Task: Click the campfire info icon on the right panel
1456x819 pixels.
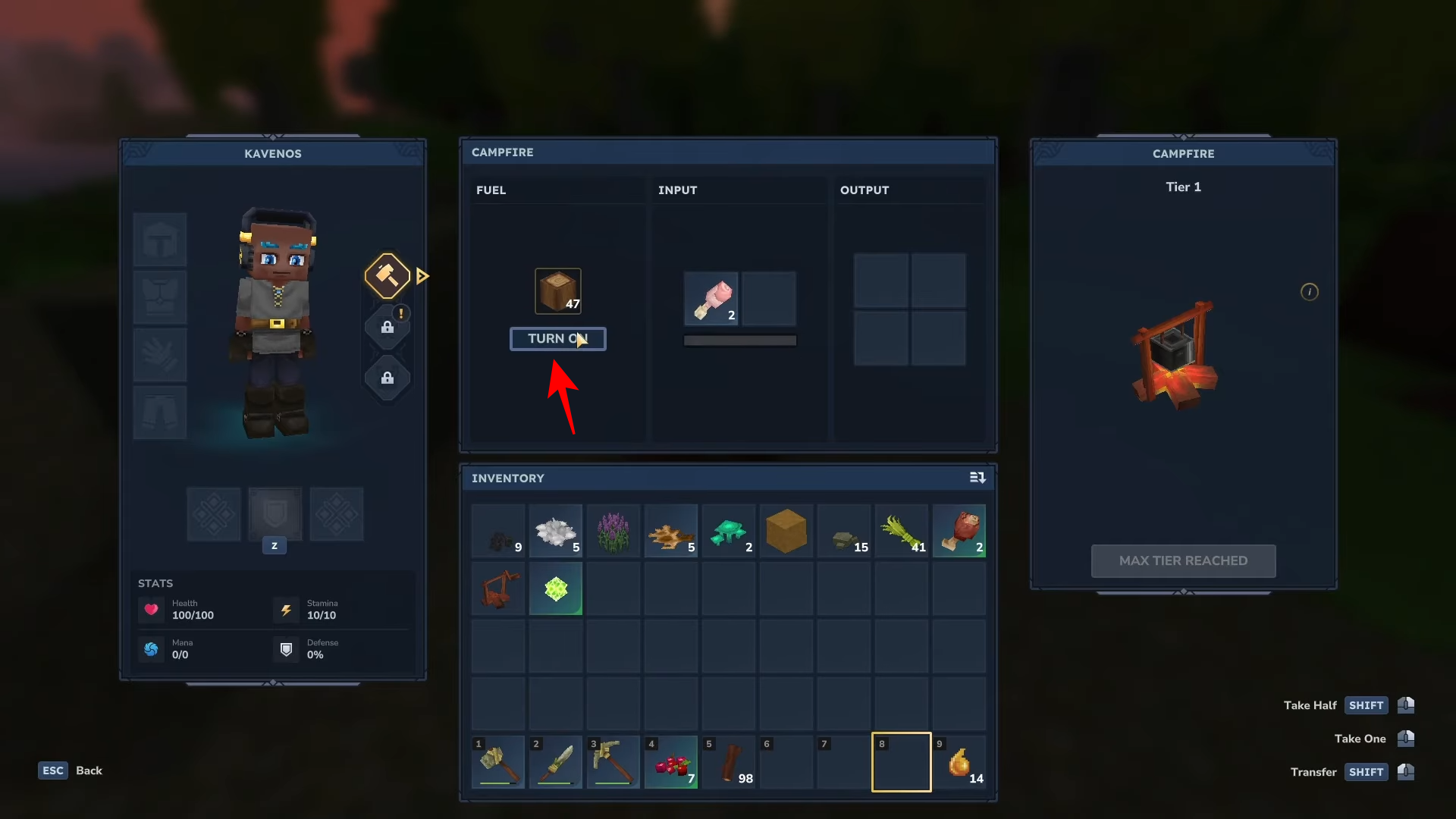Action: pyautogui.click(x=1310, y=291)
